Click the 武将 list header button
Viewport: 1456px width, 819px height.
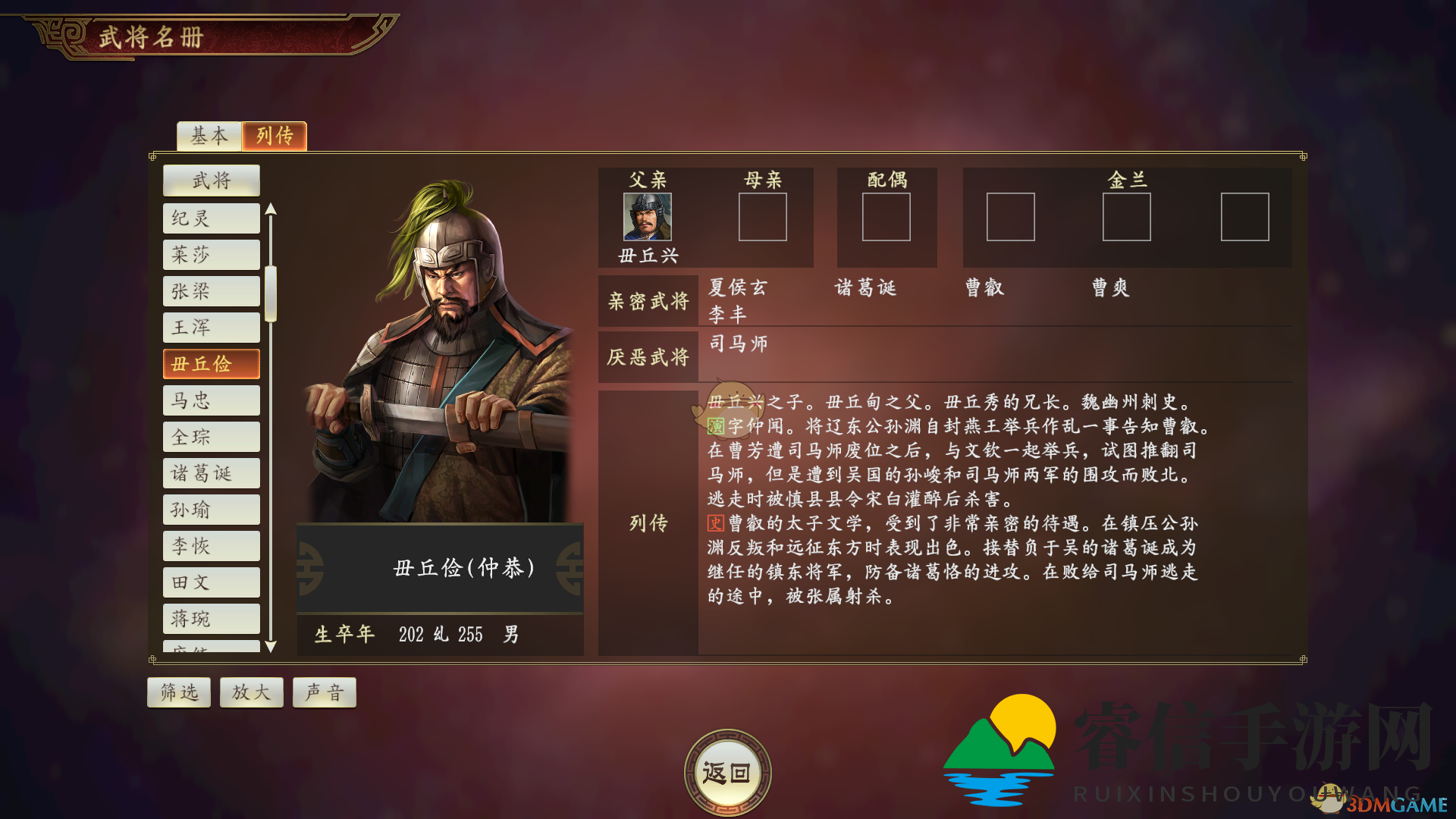(x=212, y=180)
